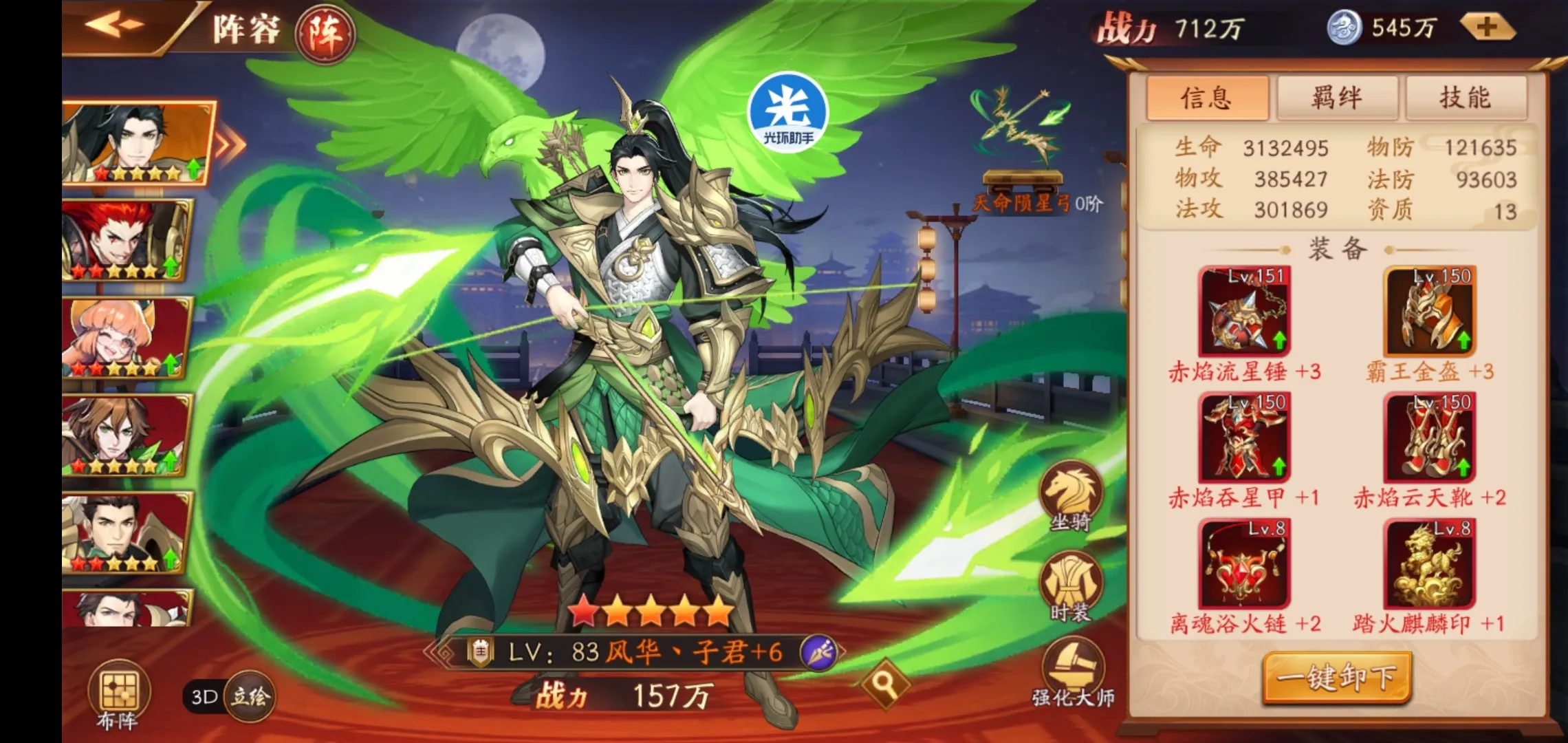Open the 赤焰吞星甲 armor slot
The height and width of the screenshot is (743, 1568).
1244,438
